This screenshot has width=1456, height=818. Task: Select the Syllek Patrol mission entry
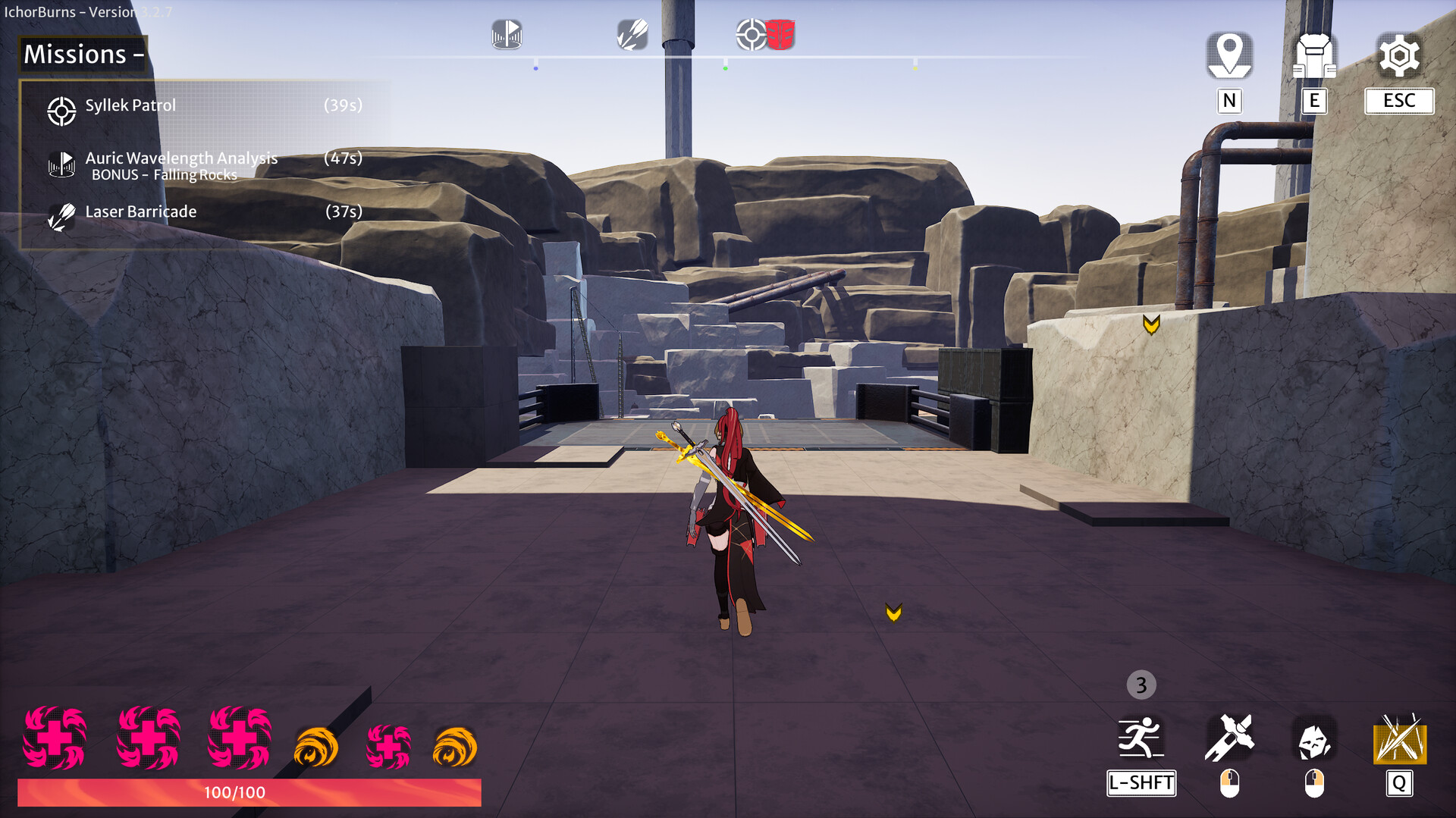pos(130,105)
